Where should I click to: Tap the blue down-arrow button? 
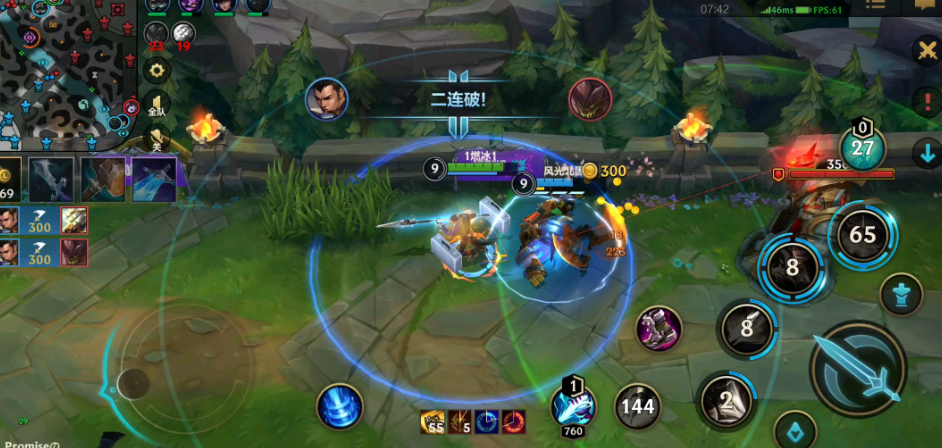pos(926,153)
